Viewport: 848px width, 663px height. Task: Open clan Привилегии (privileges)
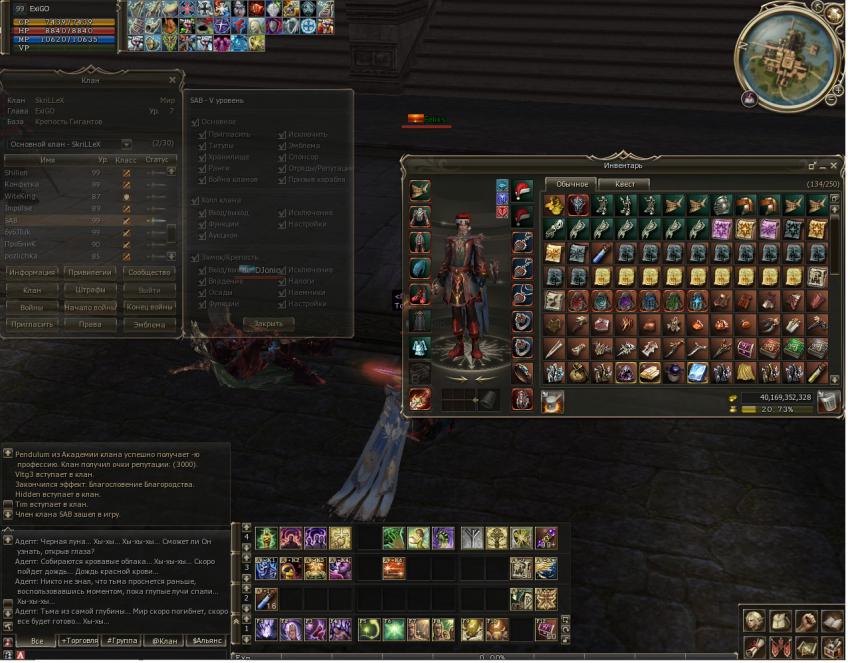90,272
